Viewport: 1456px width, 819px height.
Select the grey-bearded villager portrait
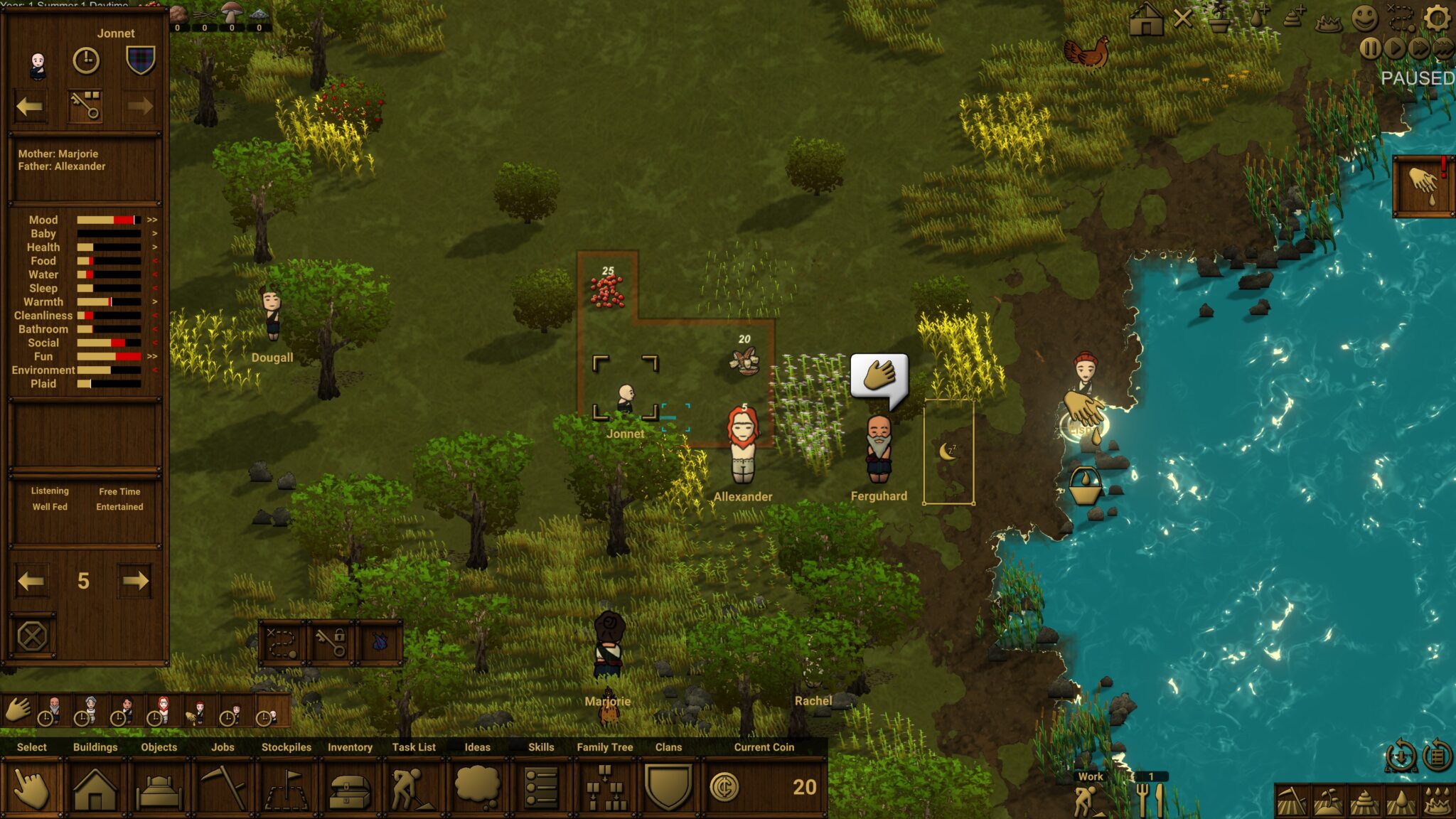click(x=53, y=709)
